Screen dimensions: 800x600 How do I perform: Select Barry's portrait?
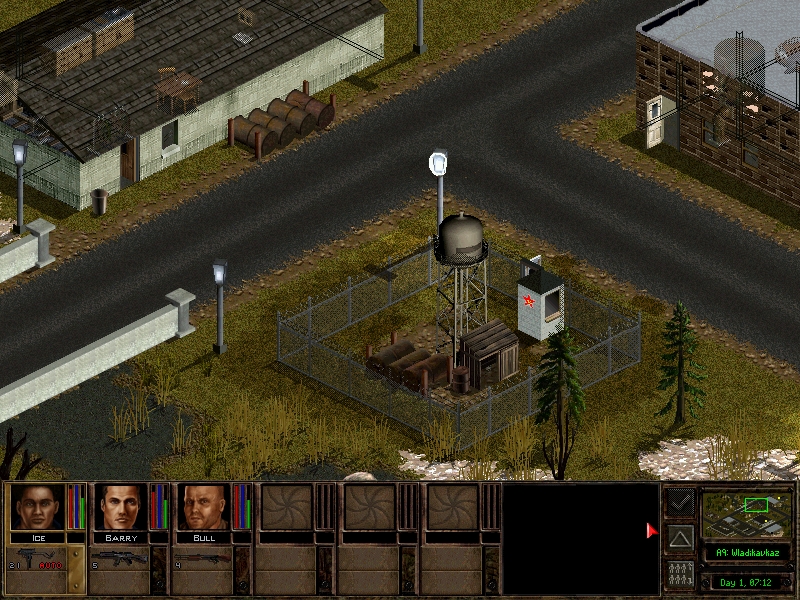click(121, 507)
